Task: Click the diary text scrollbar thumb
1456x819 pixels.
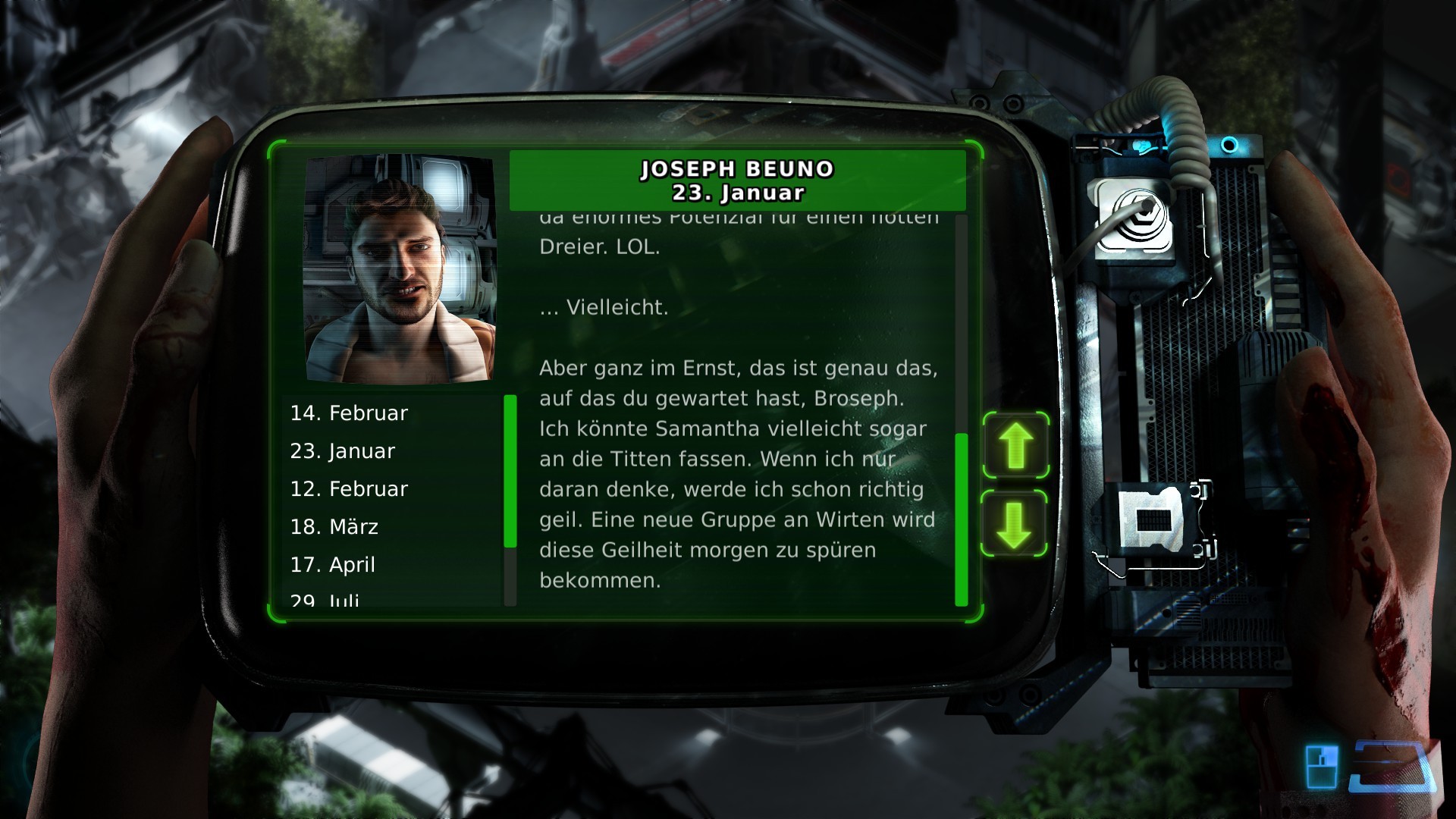Action: click(x=962, y=519)
